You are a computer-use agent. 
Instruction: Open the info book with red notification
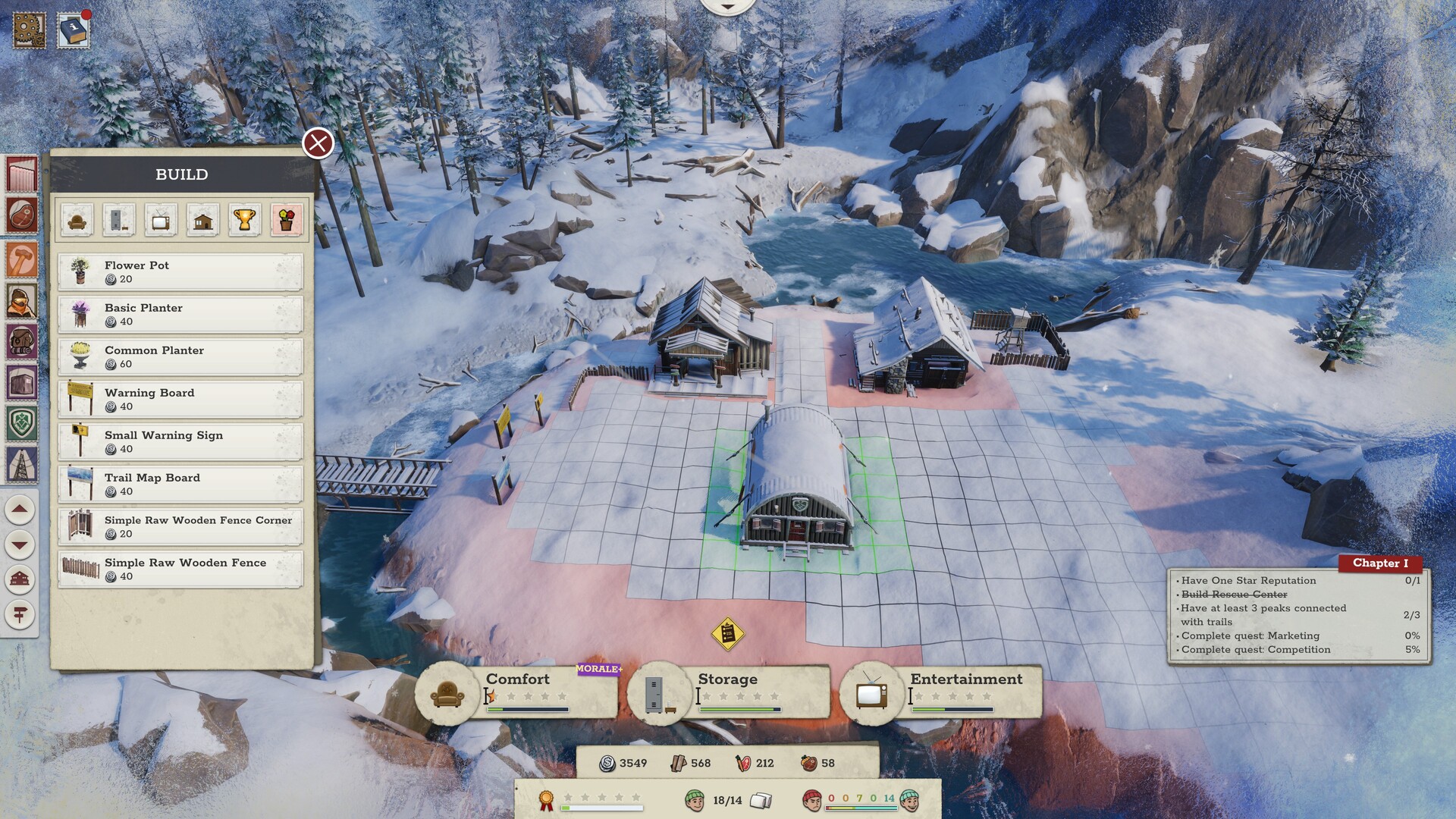74,31
